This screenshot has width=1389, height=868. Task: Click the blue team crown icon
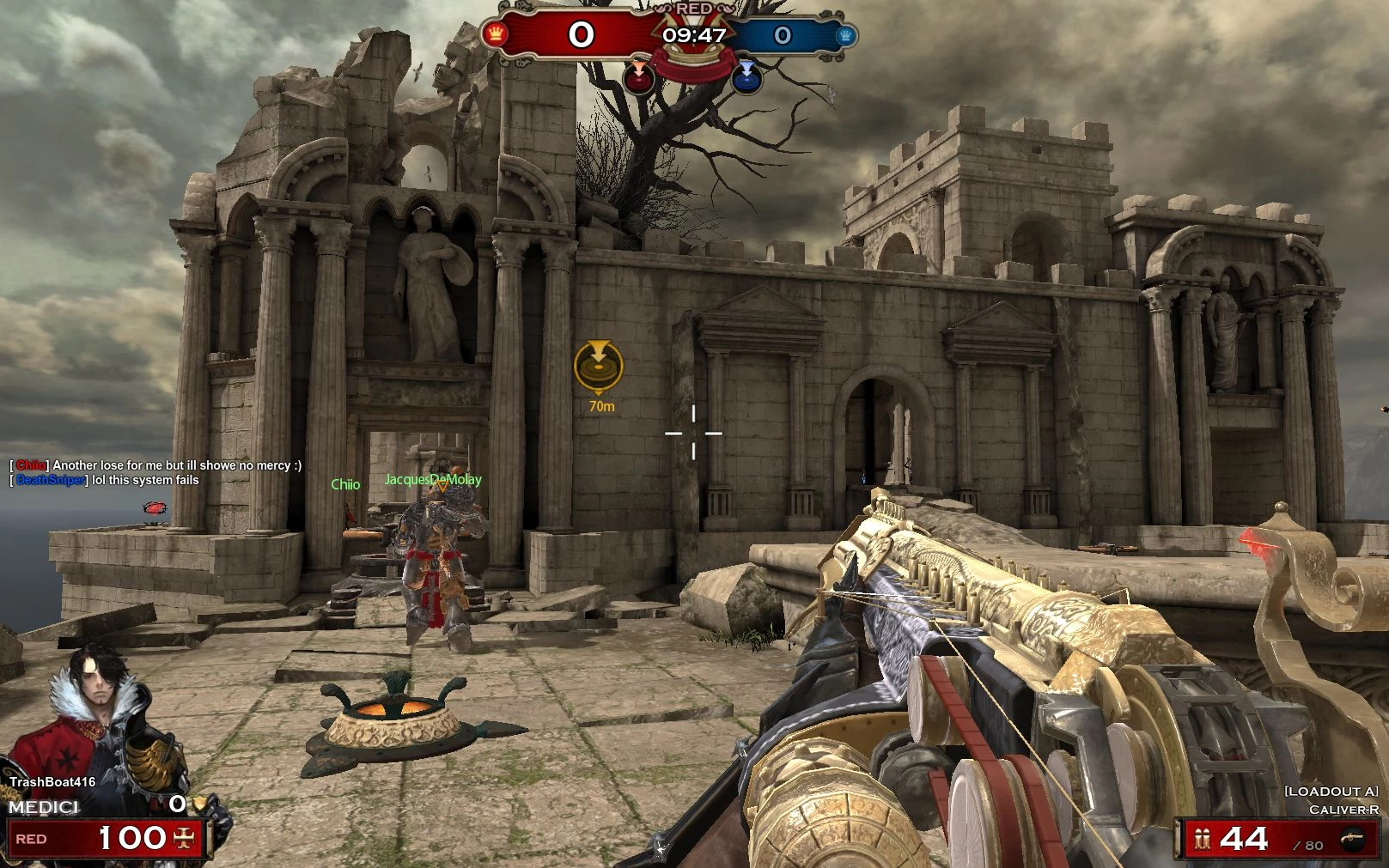coord(845,35)
